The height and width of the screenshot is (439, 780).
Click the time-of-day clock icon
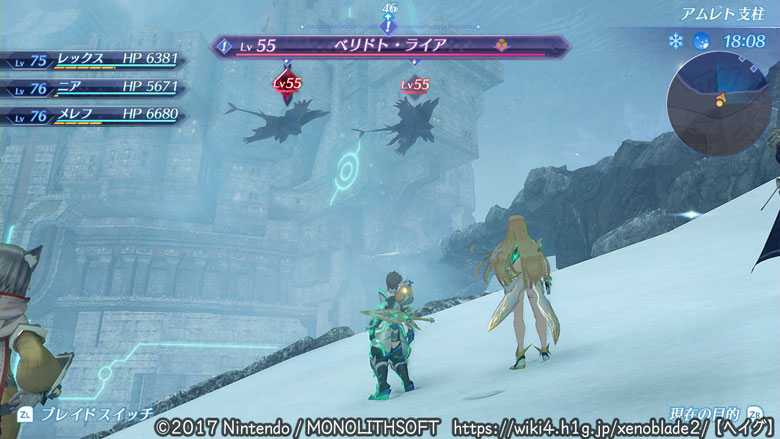click(702, 42)
